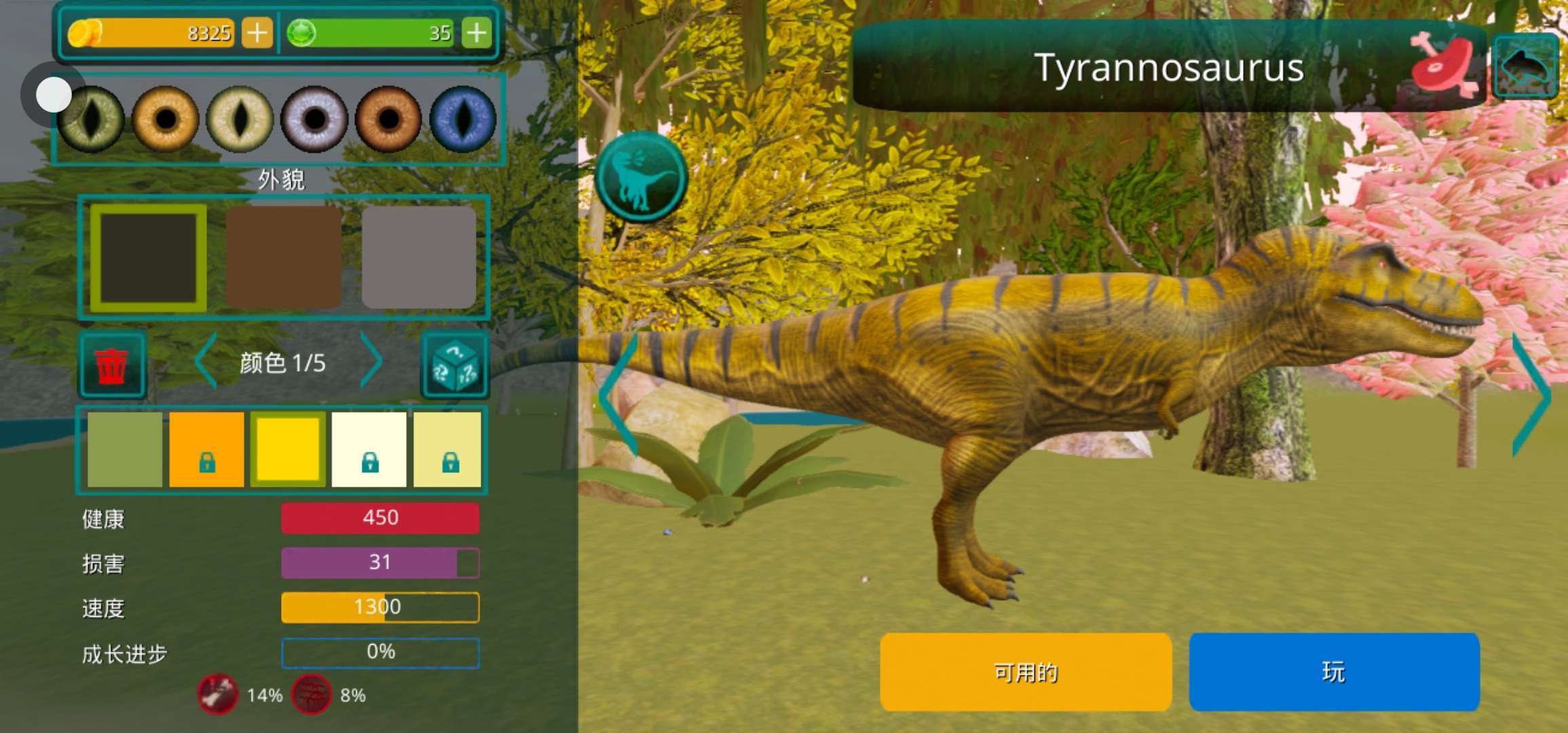Add more gold coins with plus button

(x=257, y=33)
